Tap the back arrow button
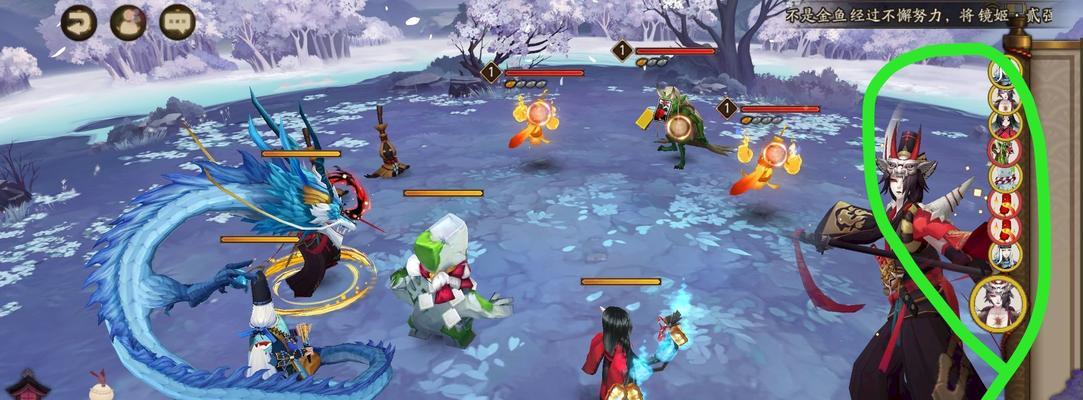Image resolution: width=1083 pixels, height=400 pixels. 79,21
